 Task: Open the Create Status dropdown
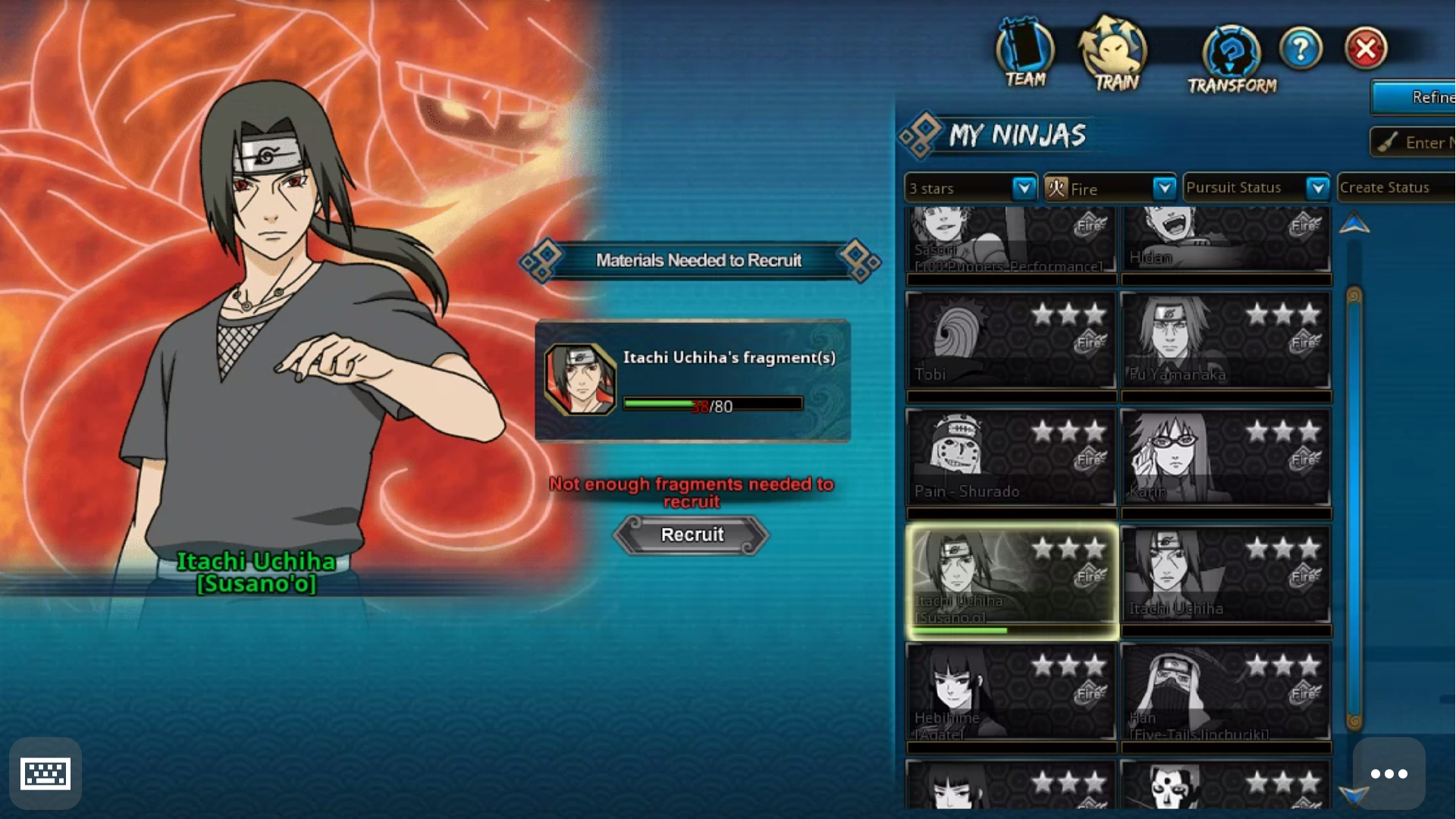[1395, 187]
